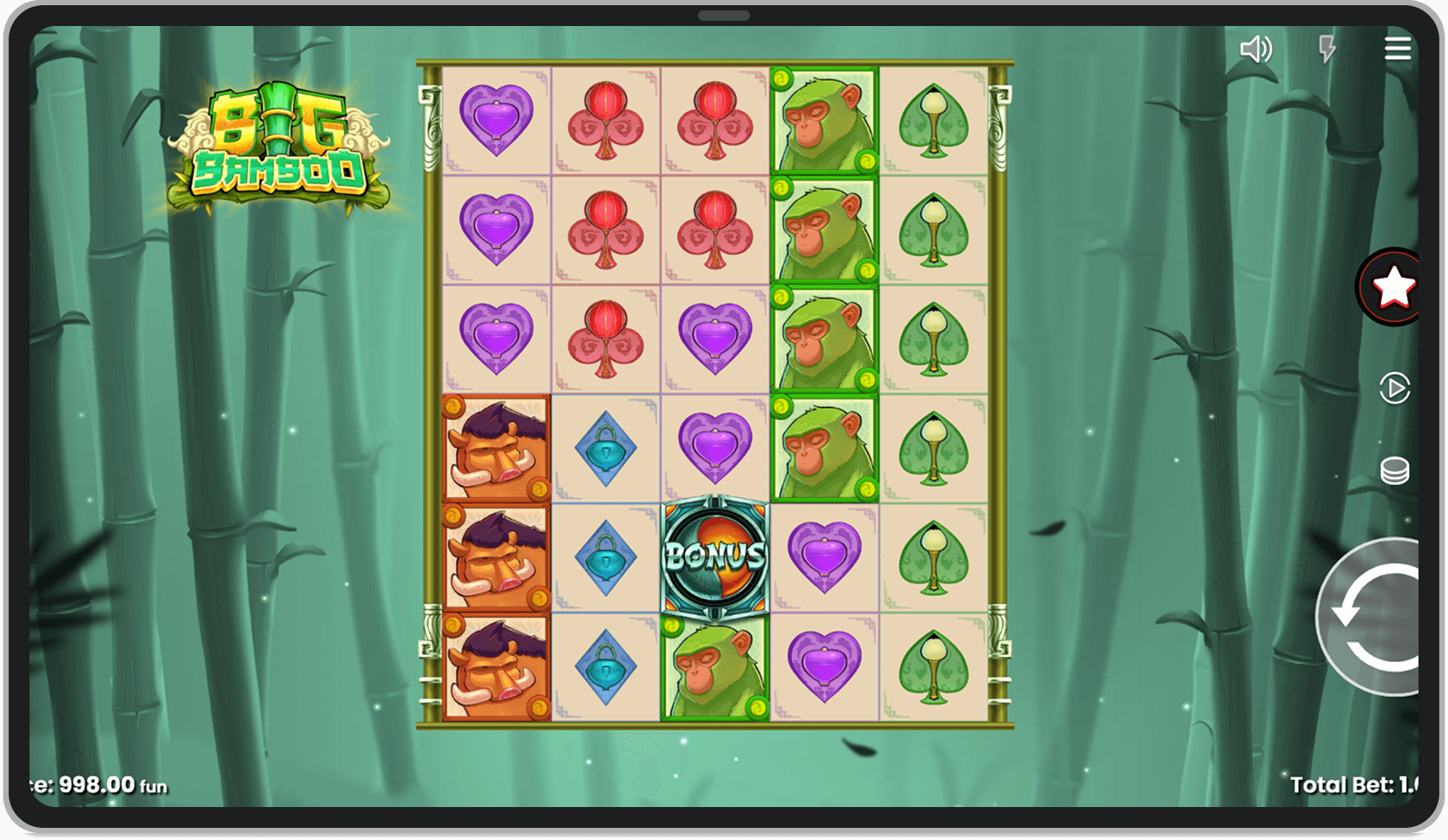Viewport: 1448px width, 840px height.
Task: Click a pink club symbol on reel two
Action: pyautogui.click(x=604, y=230)
